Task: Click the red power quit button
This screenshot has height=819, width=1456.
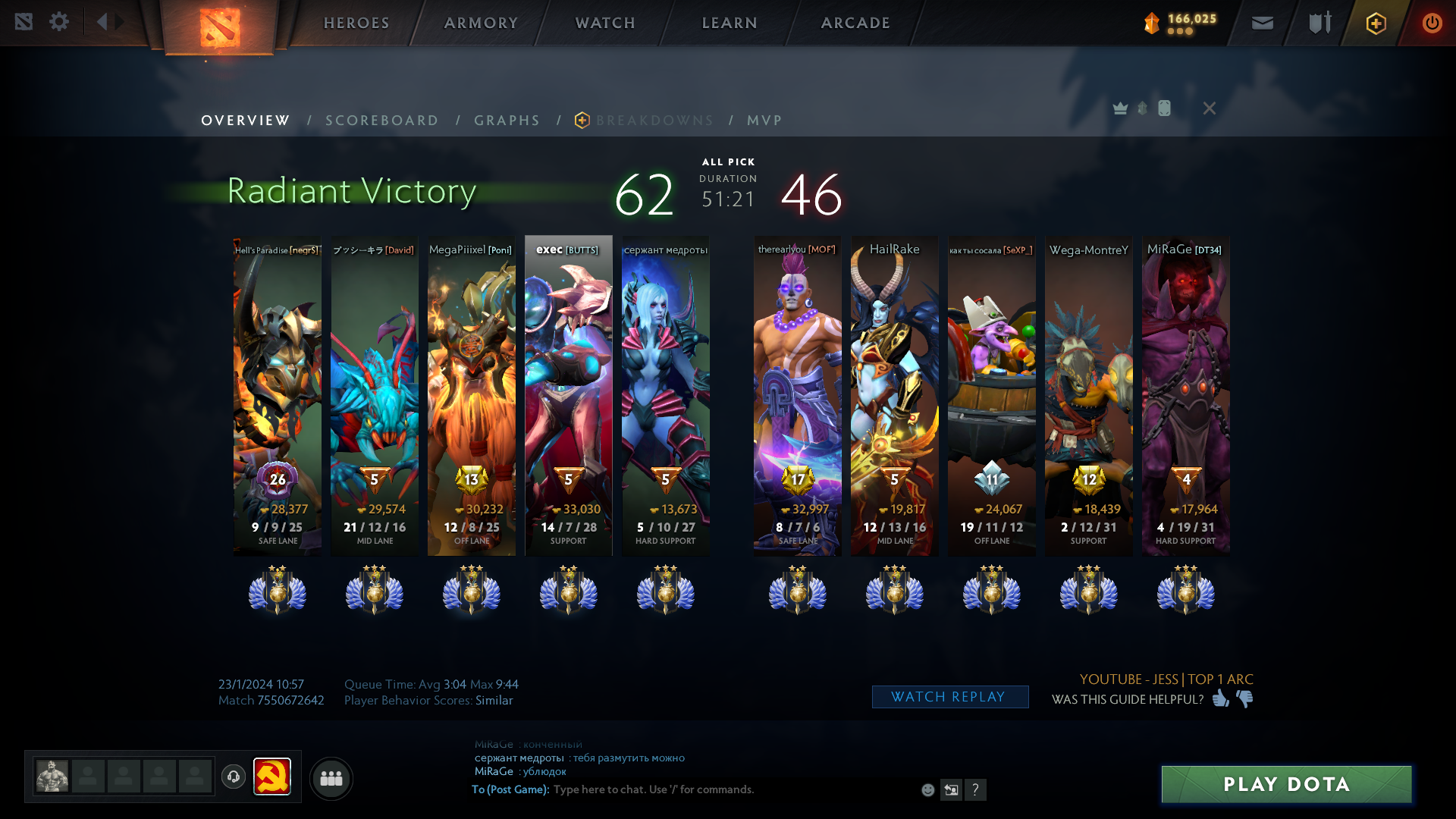Action: click(1432, 23)
